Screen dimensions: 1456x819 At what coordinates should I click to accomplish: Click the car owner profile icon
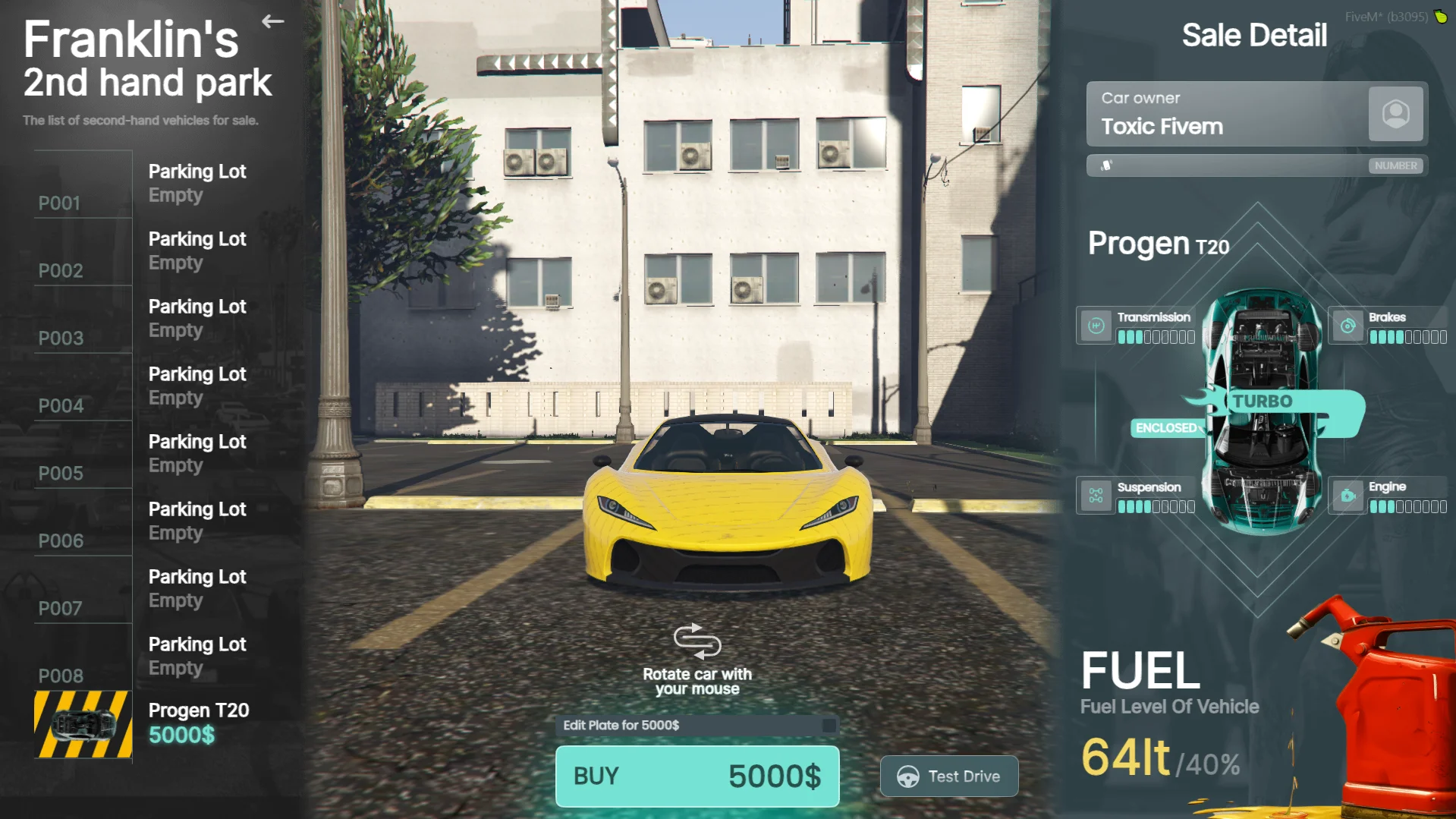1395,114
